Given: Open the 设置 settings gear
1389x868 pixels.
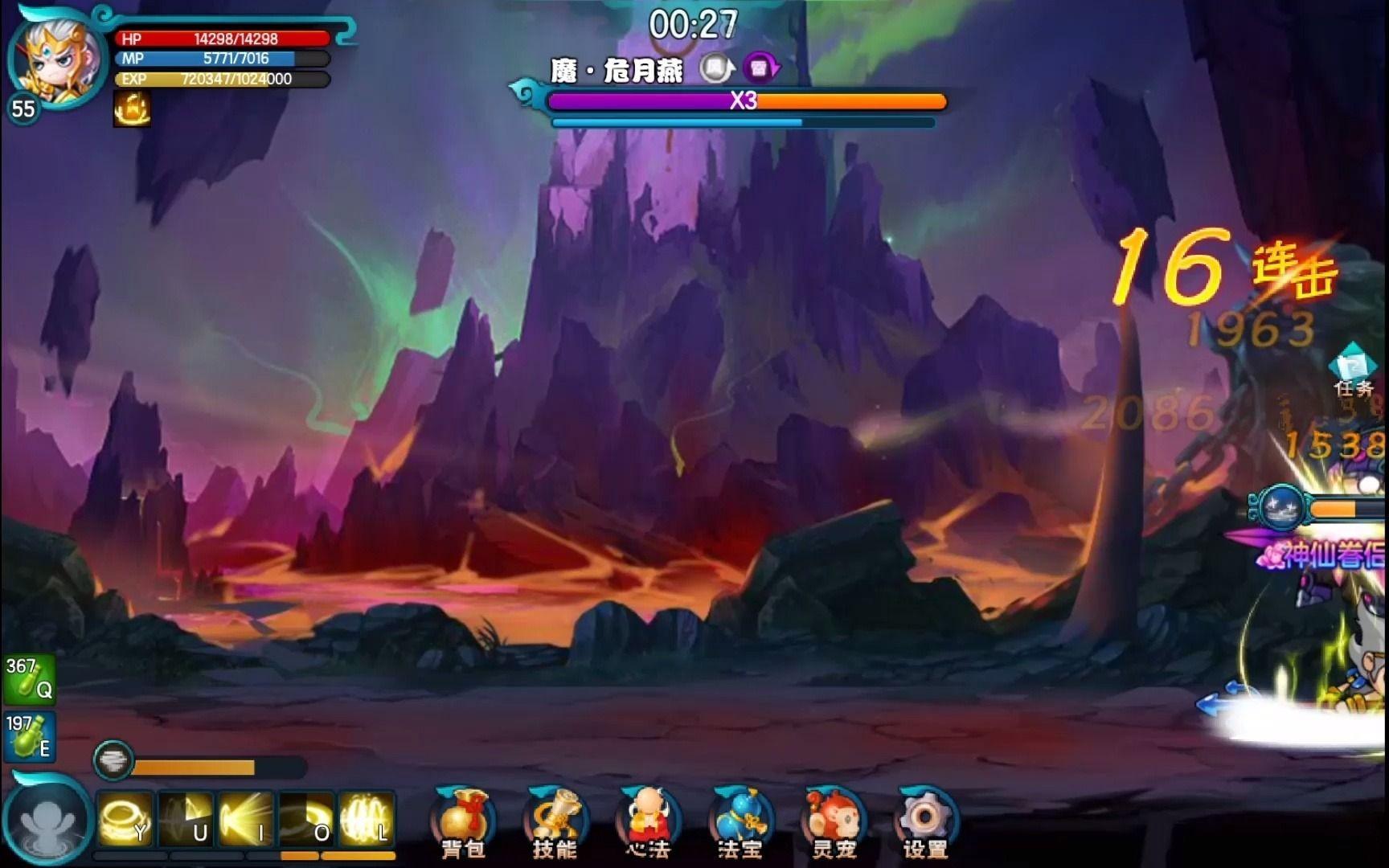Looking at the screenshot, I should click(925, 821).
